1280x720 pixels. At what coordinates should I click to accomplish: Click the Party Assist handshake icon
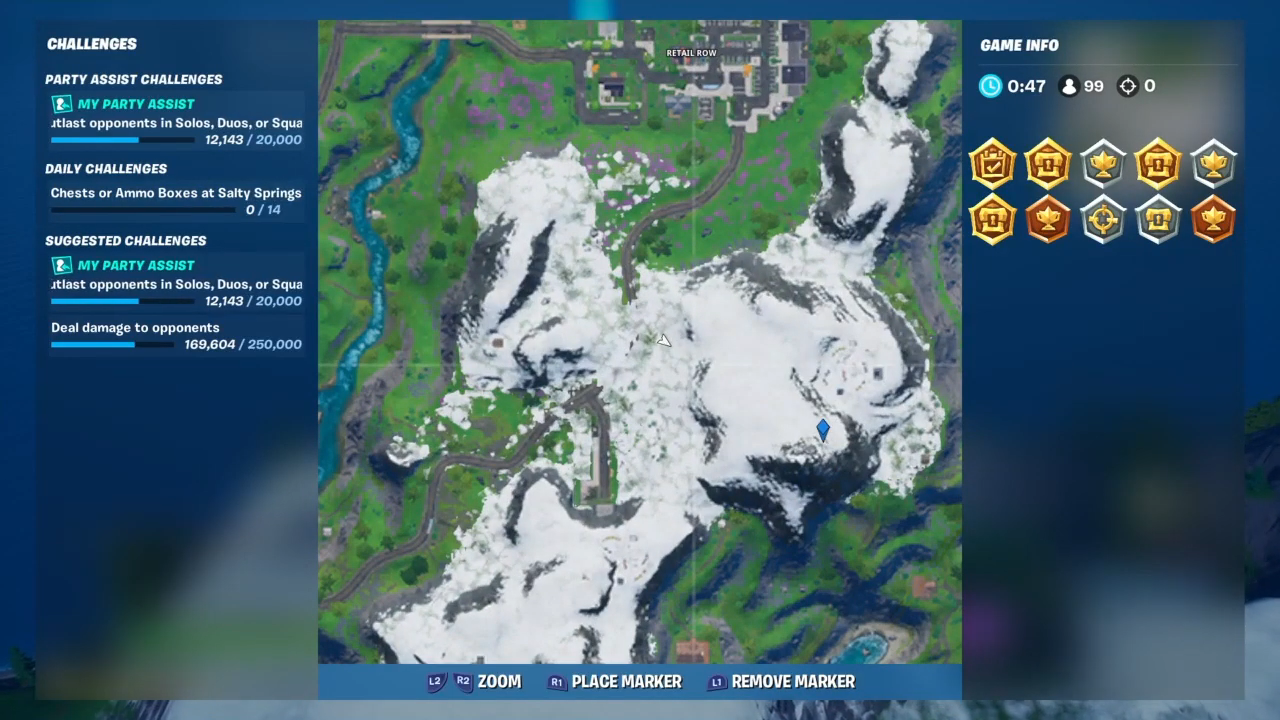point(61,104)
